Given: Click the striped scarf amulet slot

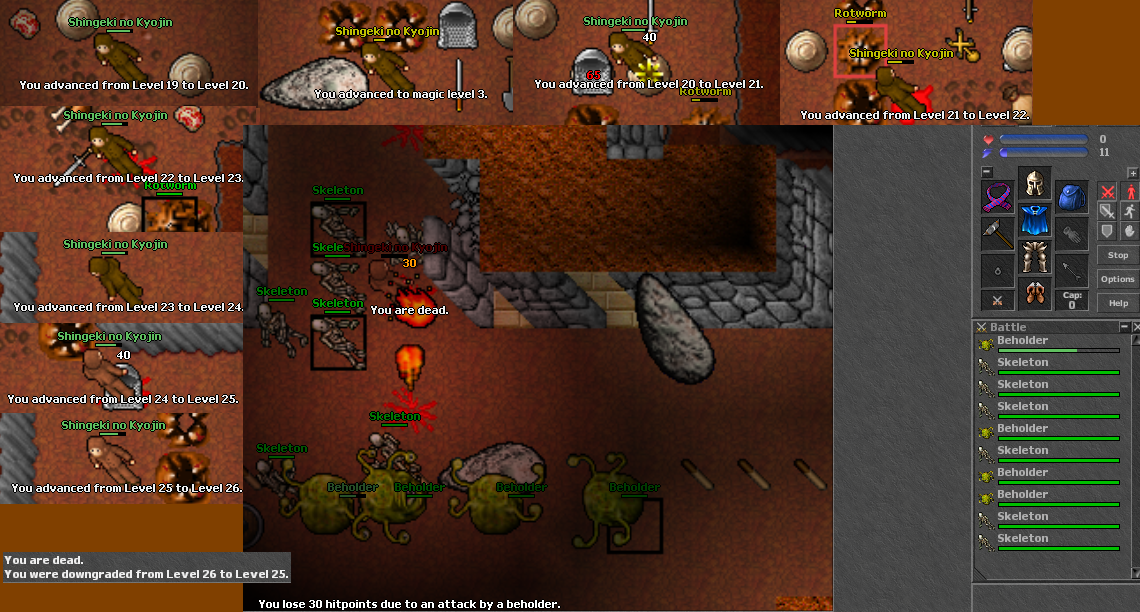Looking at the screenshot, I should (997, 197).
